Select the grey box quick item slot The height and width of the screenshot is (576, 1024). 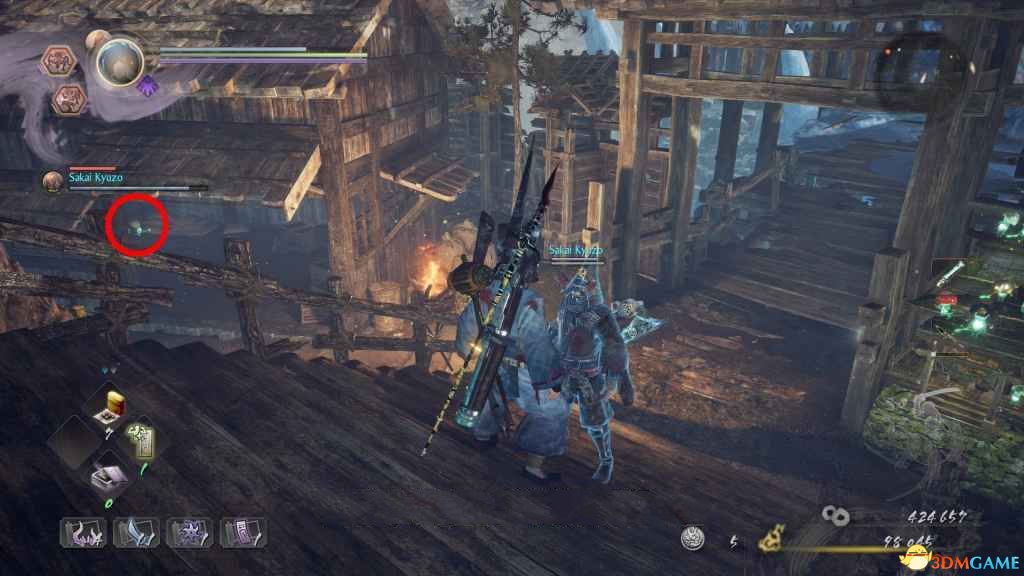pyautogui.click(x=106, y=480)
